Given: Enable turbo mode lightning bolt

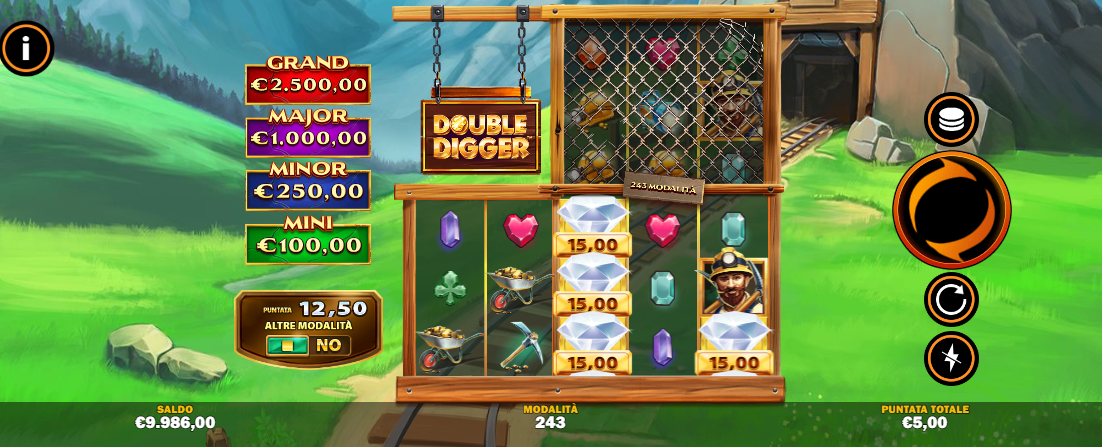Looking at the screenshot, I should [951, 358].
